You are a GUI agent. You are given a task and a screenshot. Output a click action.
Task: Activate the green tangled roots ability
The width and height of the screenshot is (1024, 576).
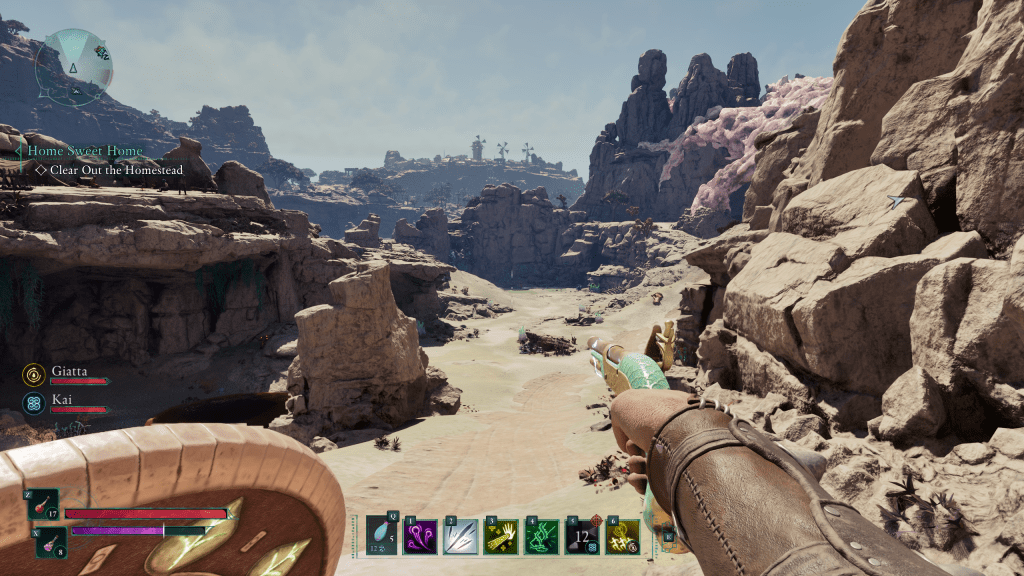point(541,537)
